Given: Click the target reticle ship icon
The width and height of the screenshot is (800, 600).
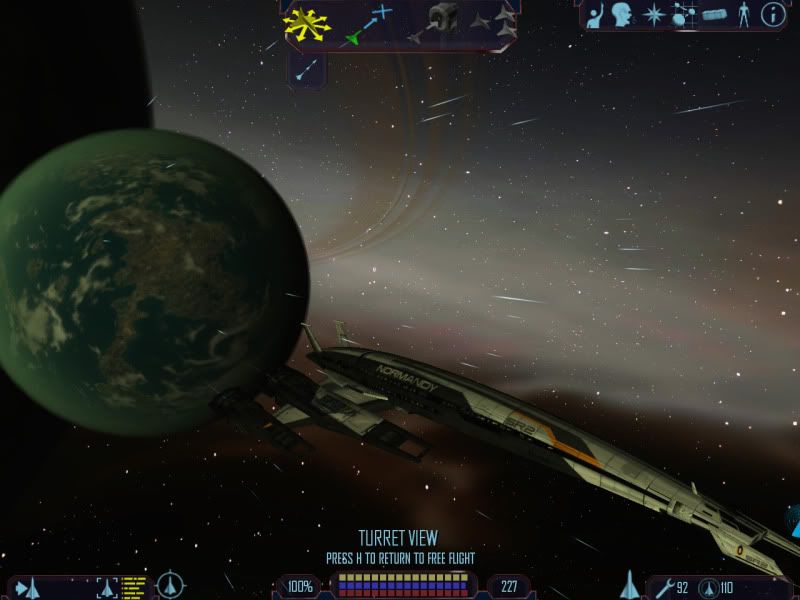Looking at the screenshot, I should 172,585.
